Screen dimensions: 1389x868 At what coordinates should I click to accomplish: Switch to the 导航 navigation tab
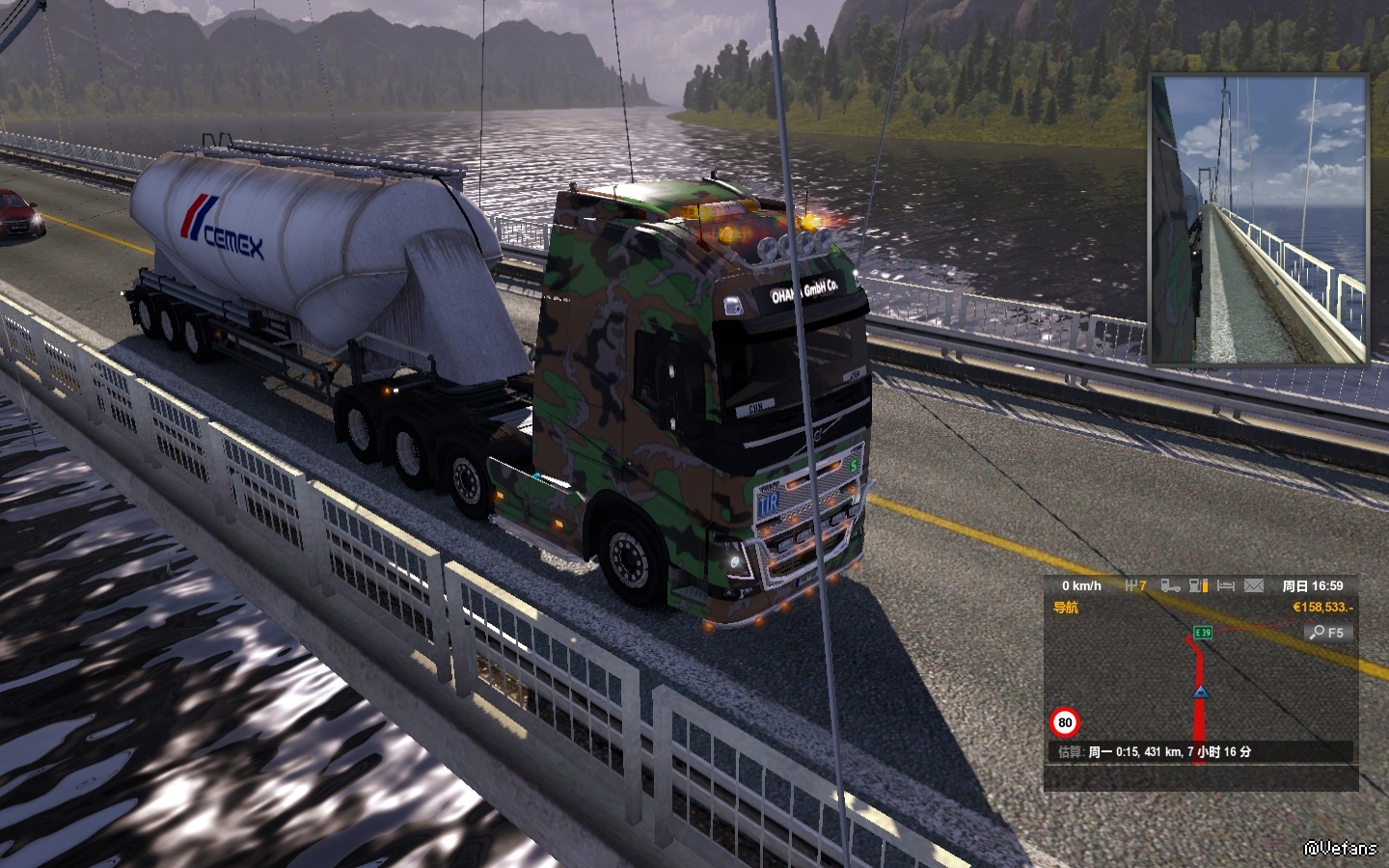[1066, 608]
